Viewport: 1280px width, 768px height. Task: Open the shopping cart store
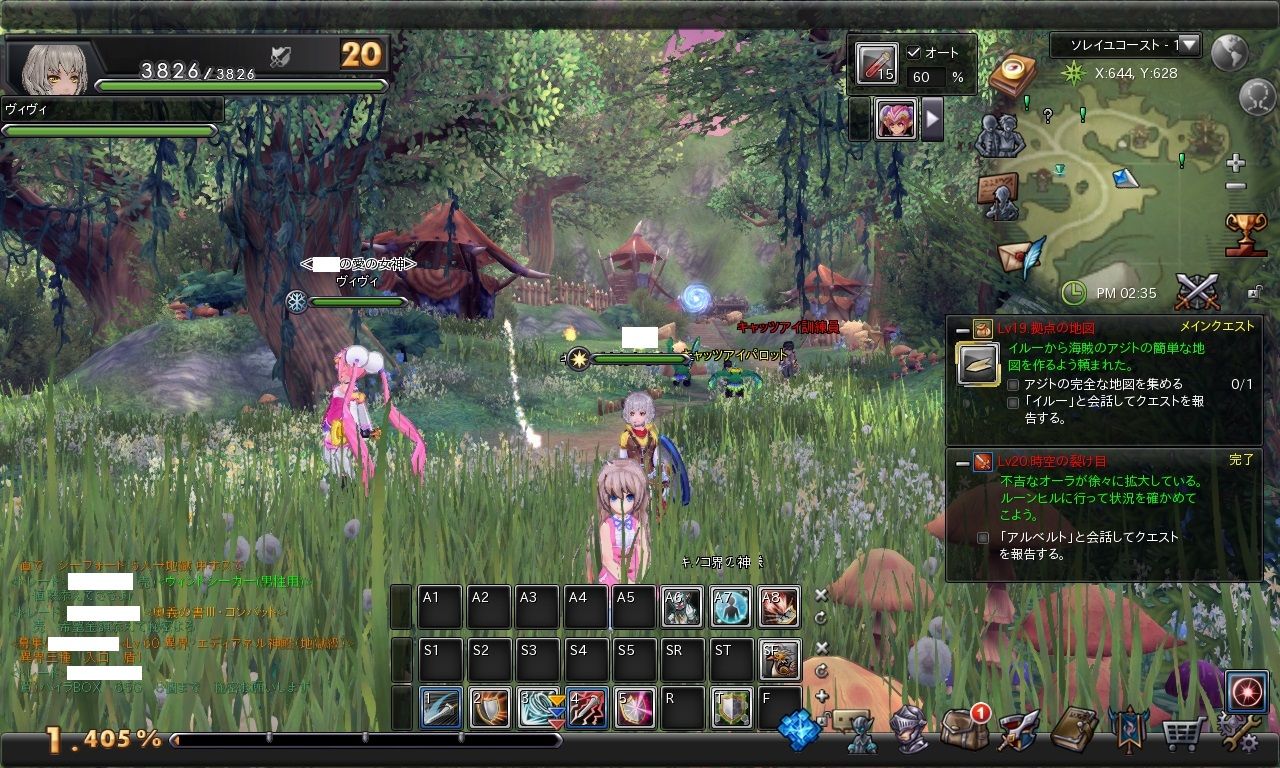[x=1182, y=734]
